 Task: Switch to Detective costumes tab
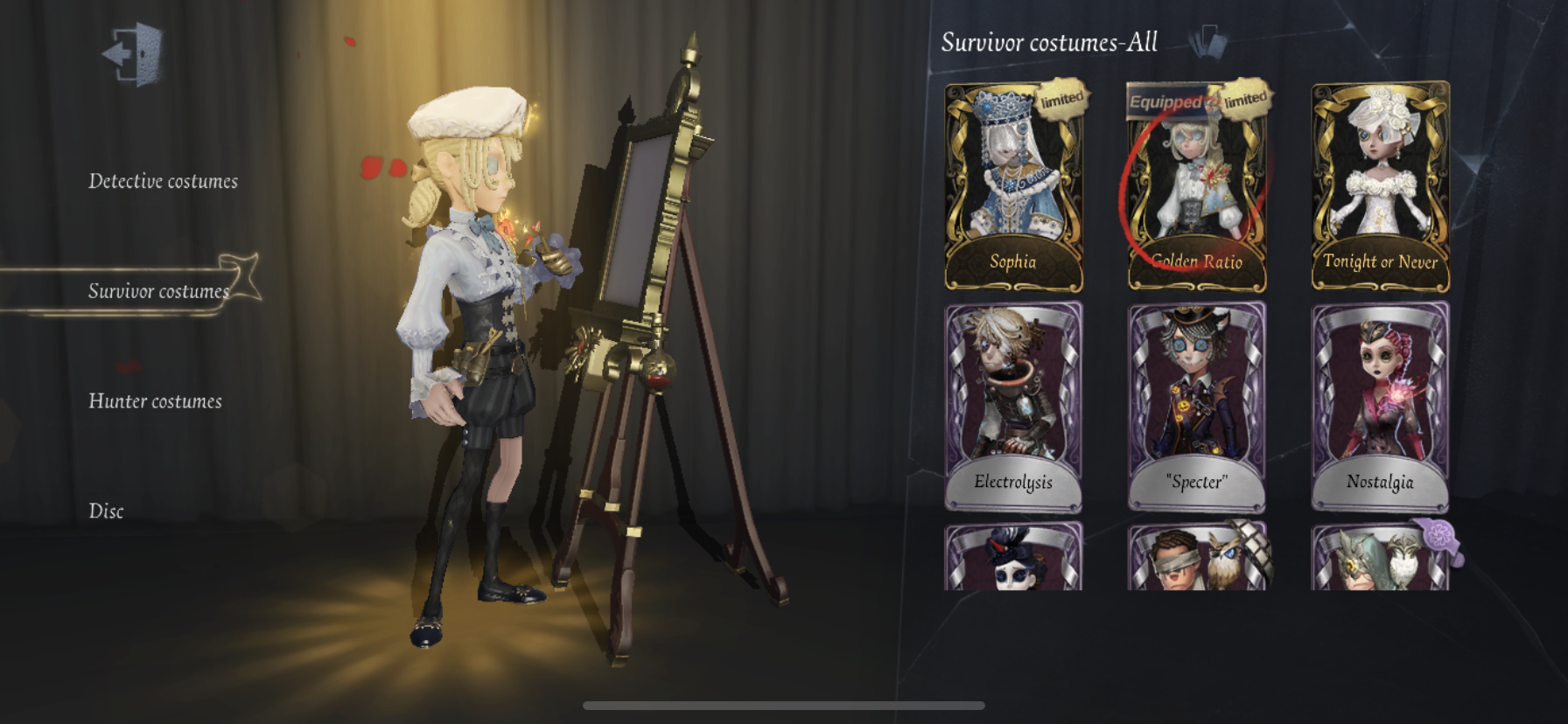[x=163, y=182]
